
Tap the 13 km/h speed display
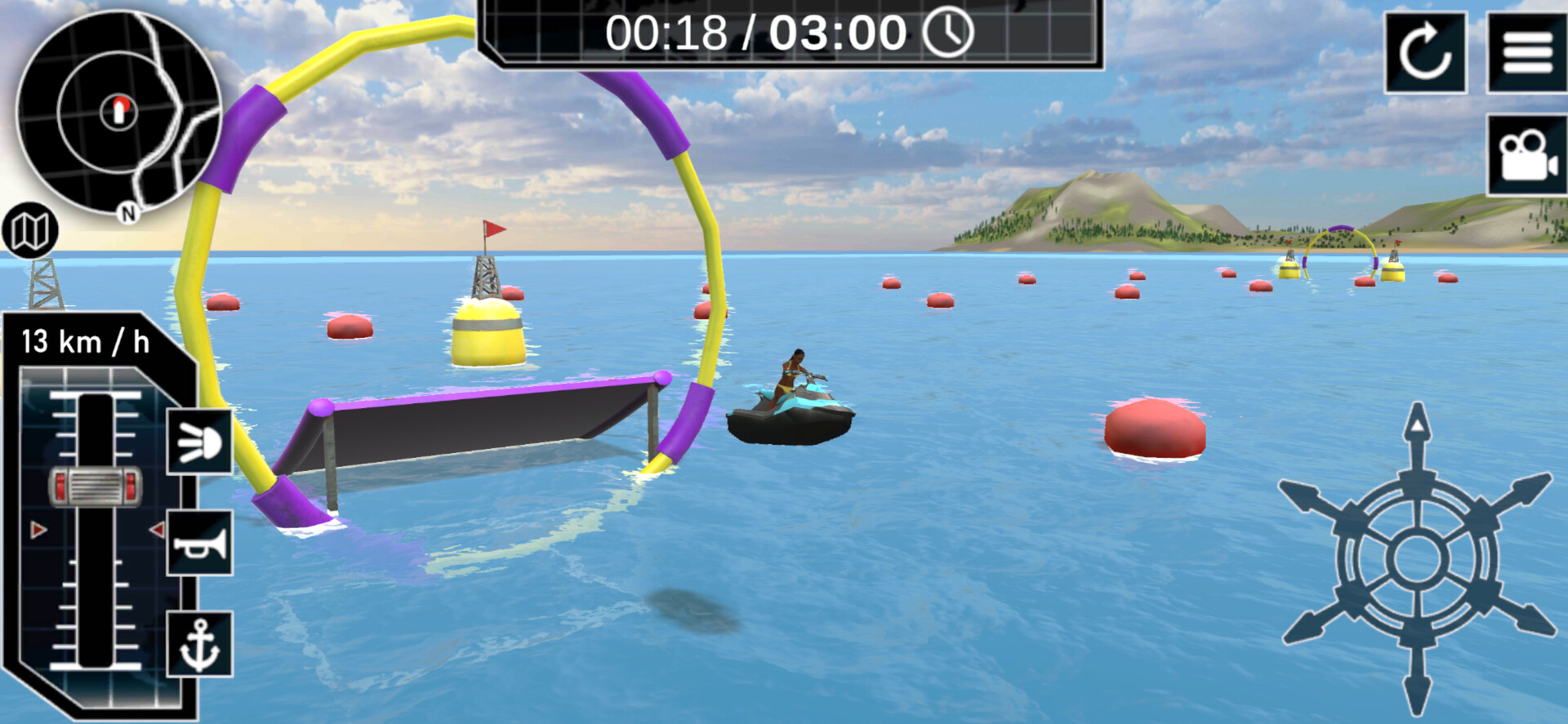click(x=84, y=342)
